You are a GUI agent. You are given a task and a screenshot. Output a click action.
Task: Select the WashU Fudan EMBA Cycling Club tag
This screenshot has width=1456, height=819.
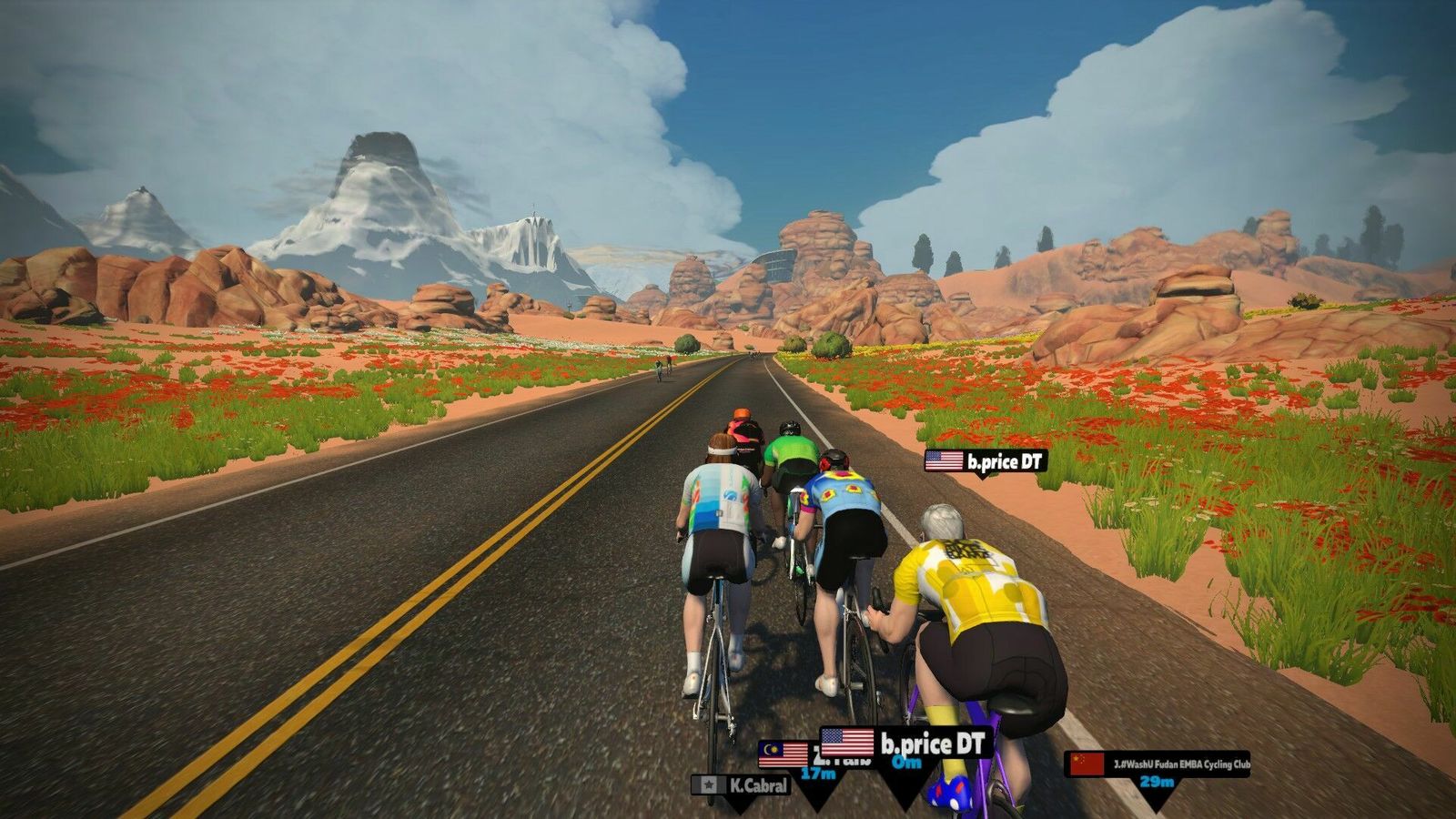click(1158, 764)
